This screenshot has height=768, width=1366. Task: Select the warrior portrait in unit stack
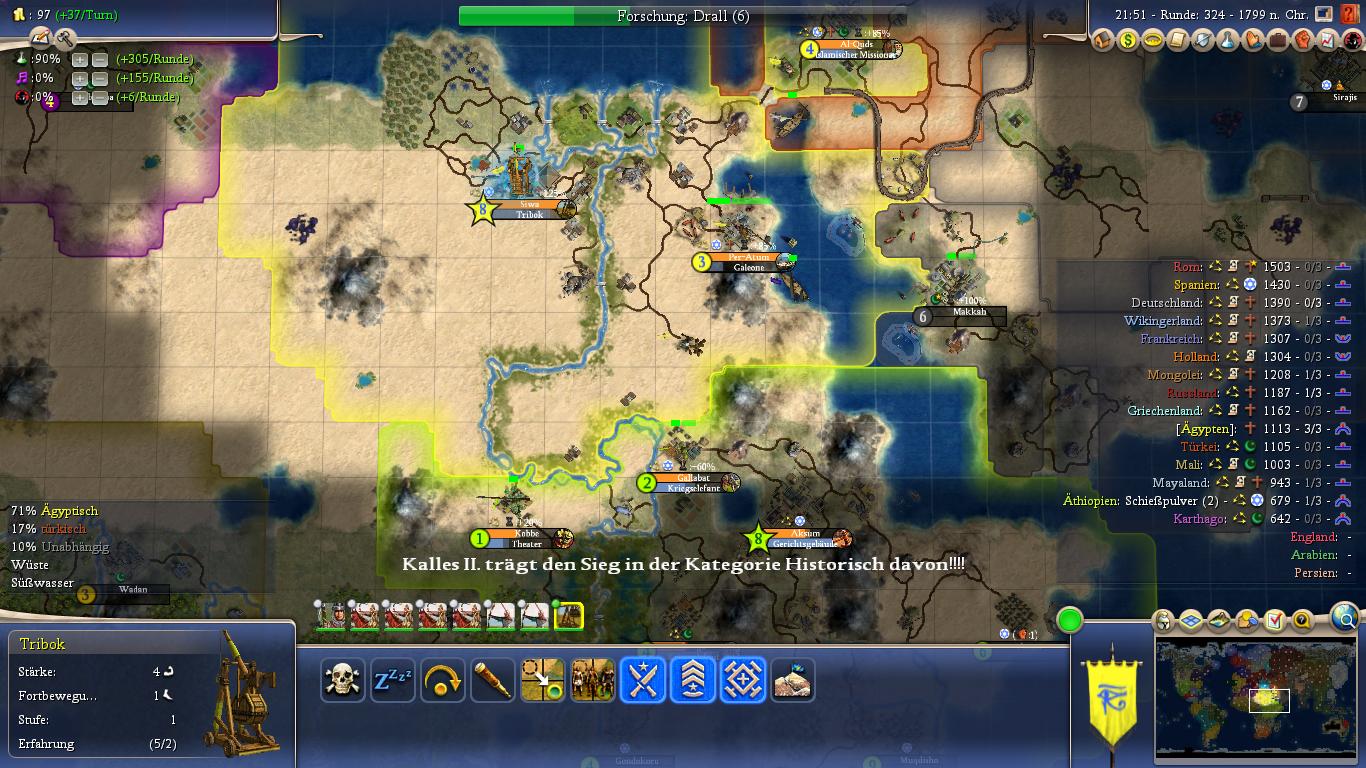point(330,615)
